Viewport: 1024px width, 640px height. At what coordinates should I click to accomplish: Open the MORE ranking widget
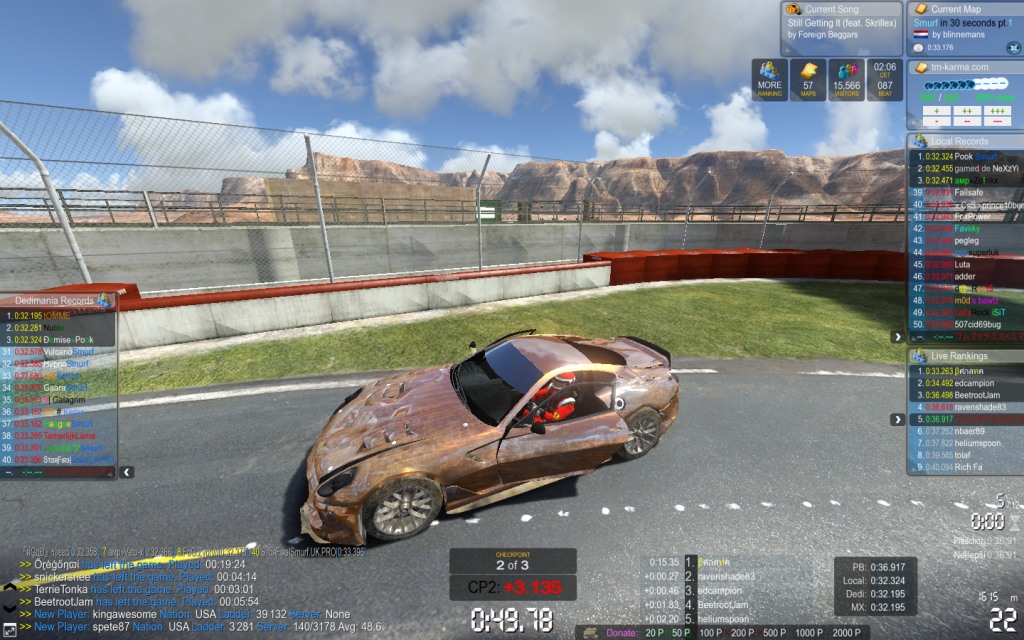point(770,80)
